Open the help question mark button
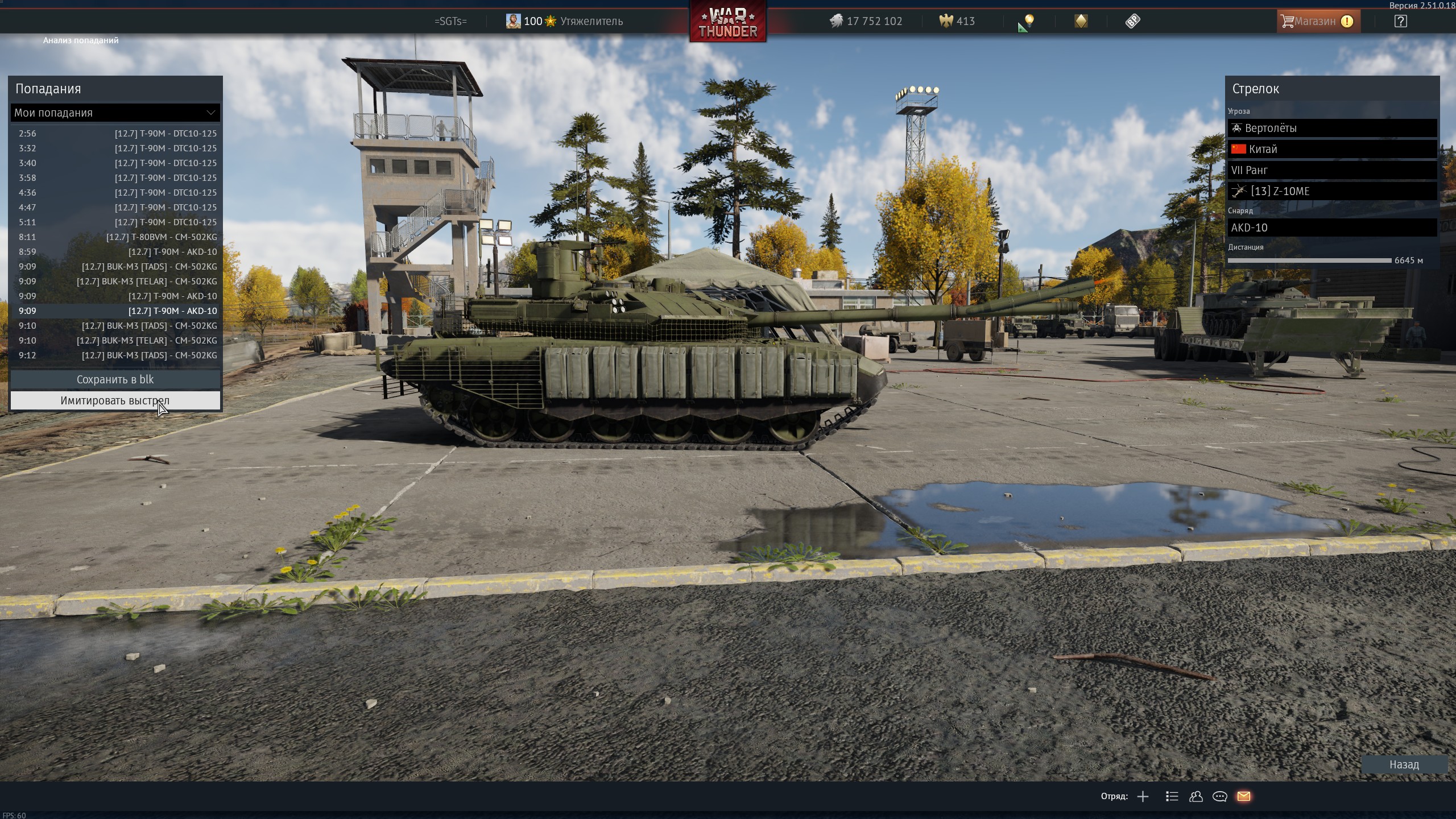 (1400, 22)
